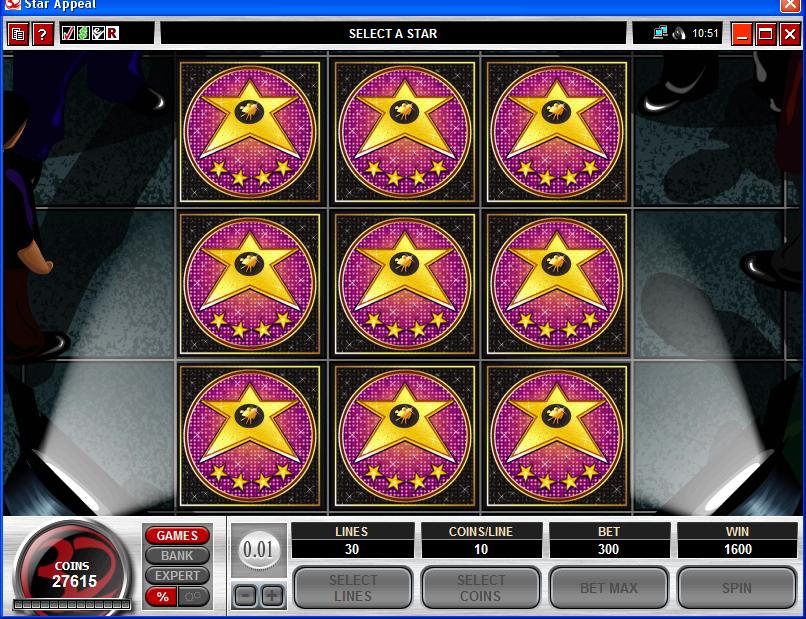Click the green dollar sign icon
The width and height of the screenshot is (806, 619).
pos(84,33)
